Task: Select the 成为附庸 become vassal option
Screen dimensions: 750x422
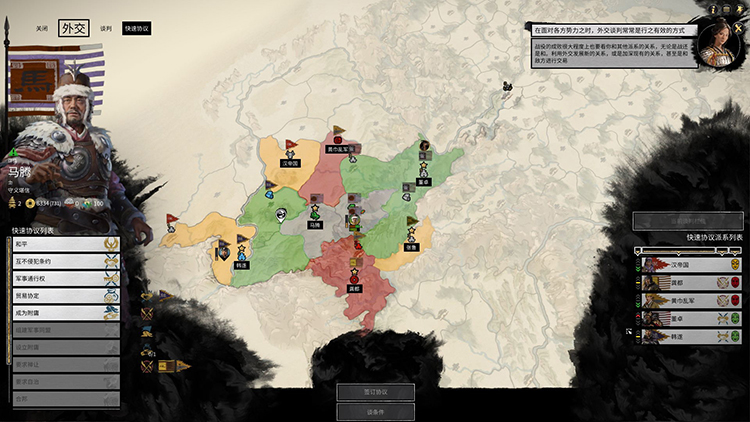Action: [59, 312]
